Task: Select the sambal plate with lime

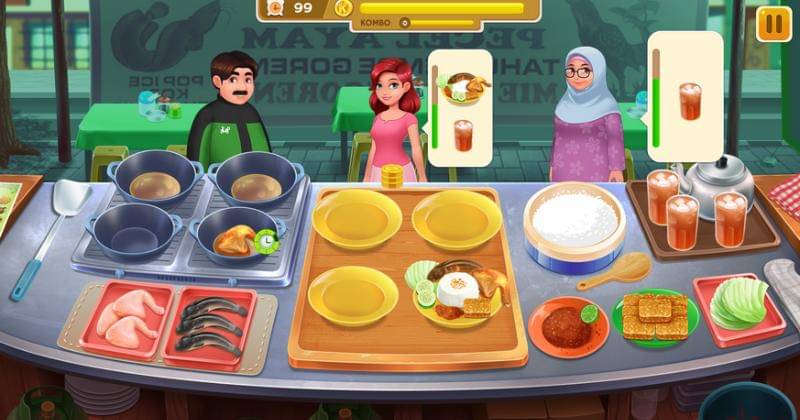Action: click(x=568, y=325)
